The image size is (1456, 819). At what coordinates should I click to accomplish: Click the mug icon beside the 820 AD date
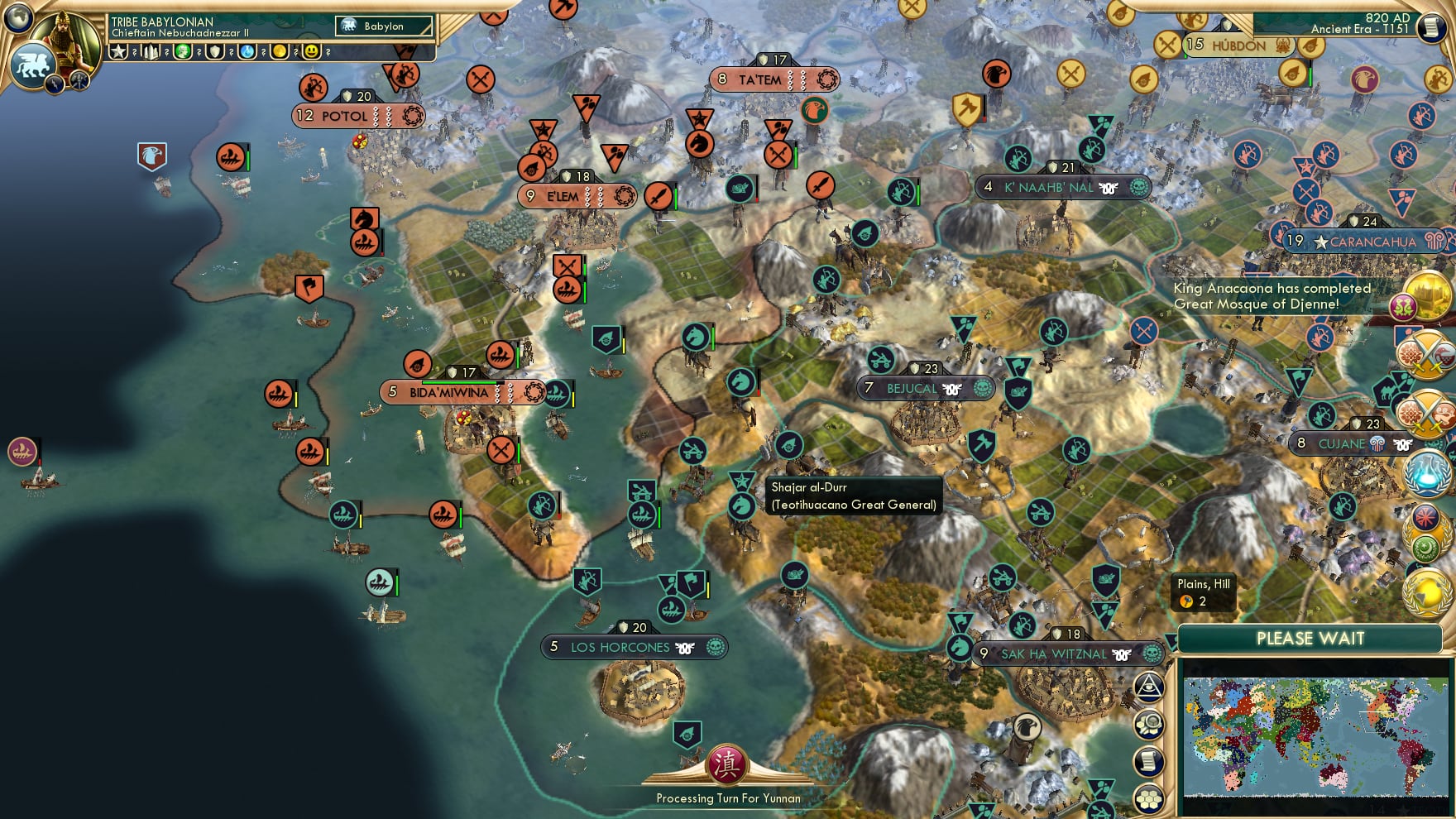[1430, 27]
